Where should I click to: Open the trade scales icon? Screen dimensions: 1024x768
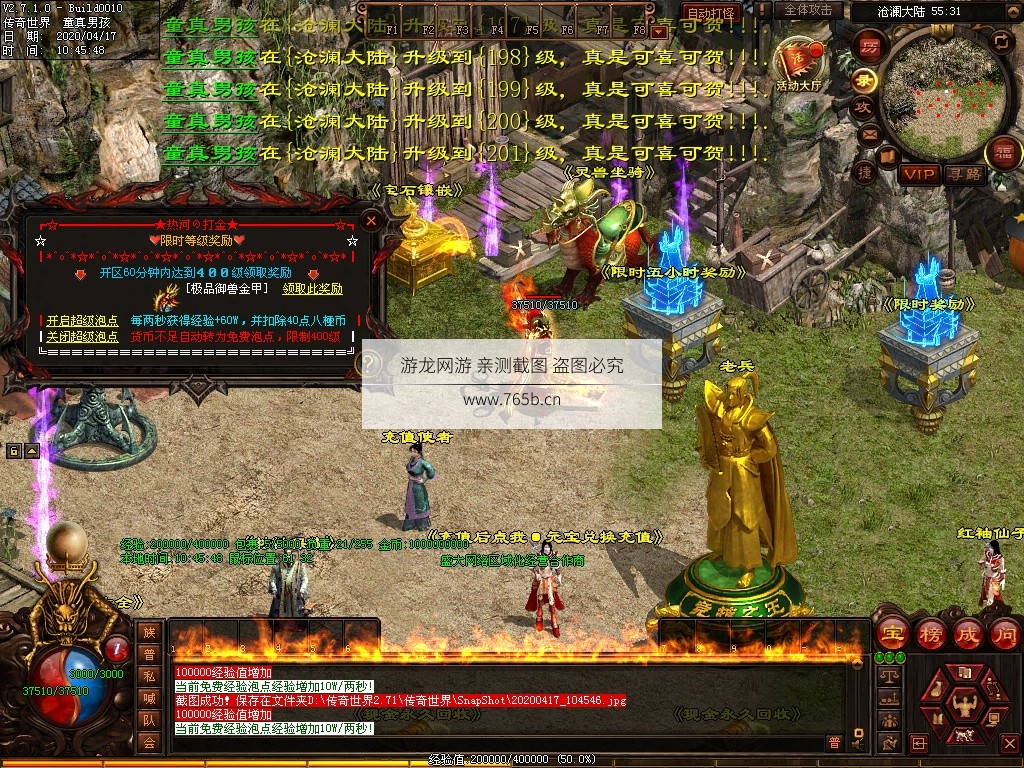[887, 677]
